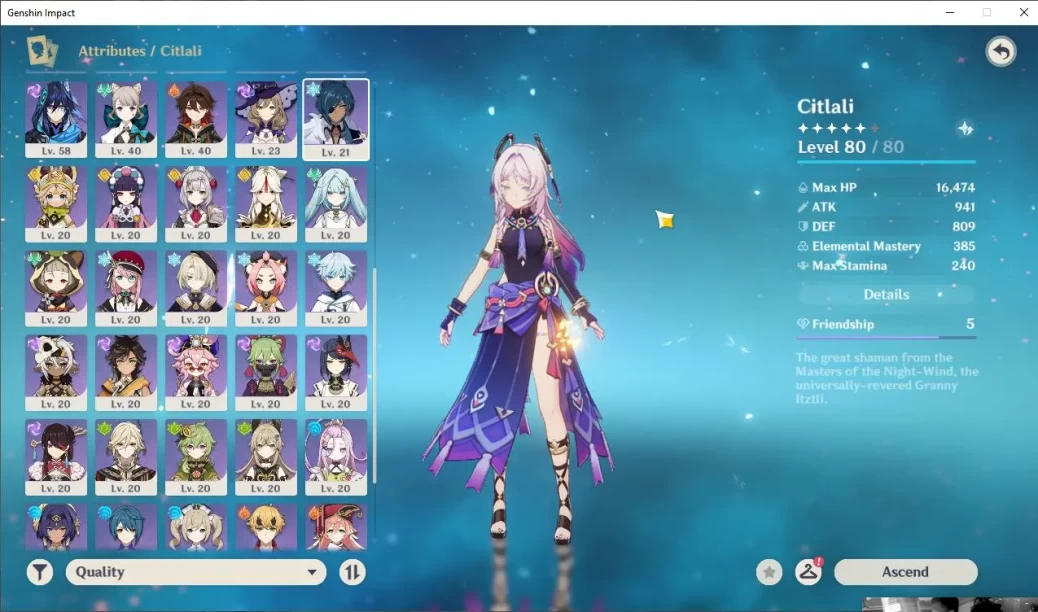Open the Friendship level row
The width and height of the screenshot is (1038, 612).
click(886, 324)
